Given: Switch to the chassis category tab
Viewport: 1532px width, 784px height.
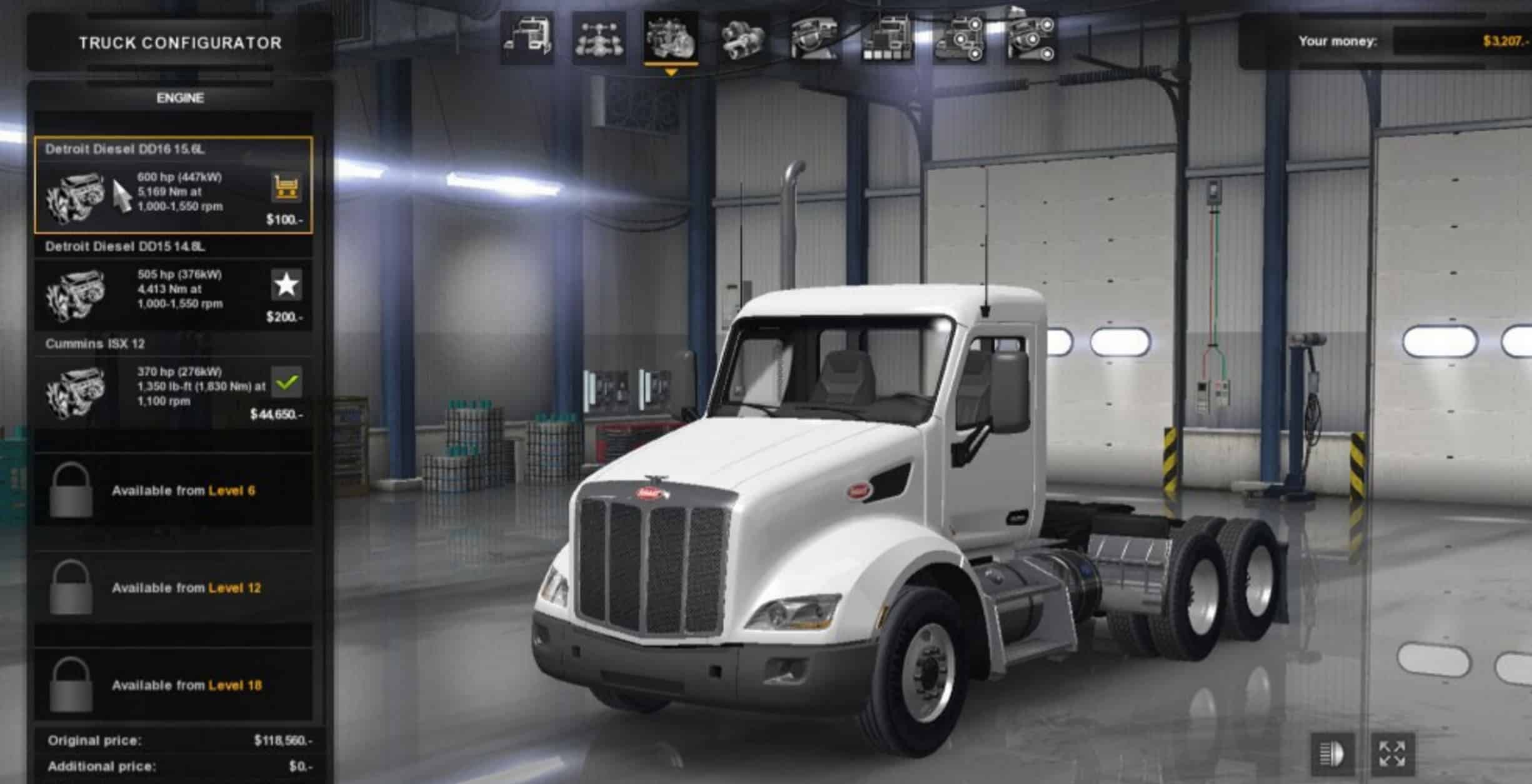Looking at the screenshot, I should pos(599,39).
